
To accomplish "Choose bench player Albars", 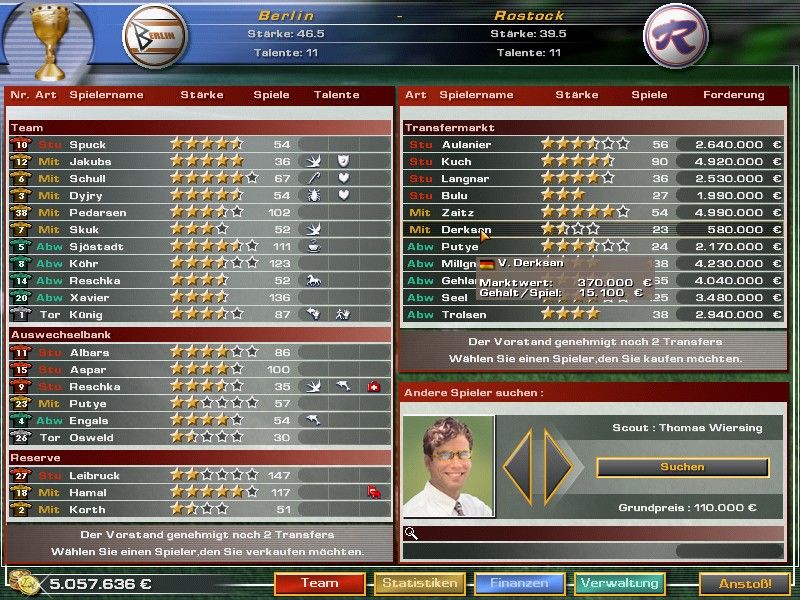I will pos(90,353).
